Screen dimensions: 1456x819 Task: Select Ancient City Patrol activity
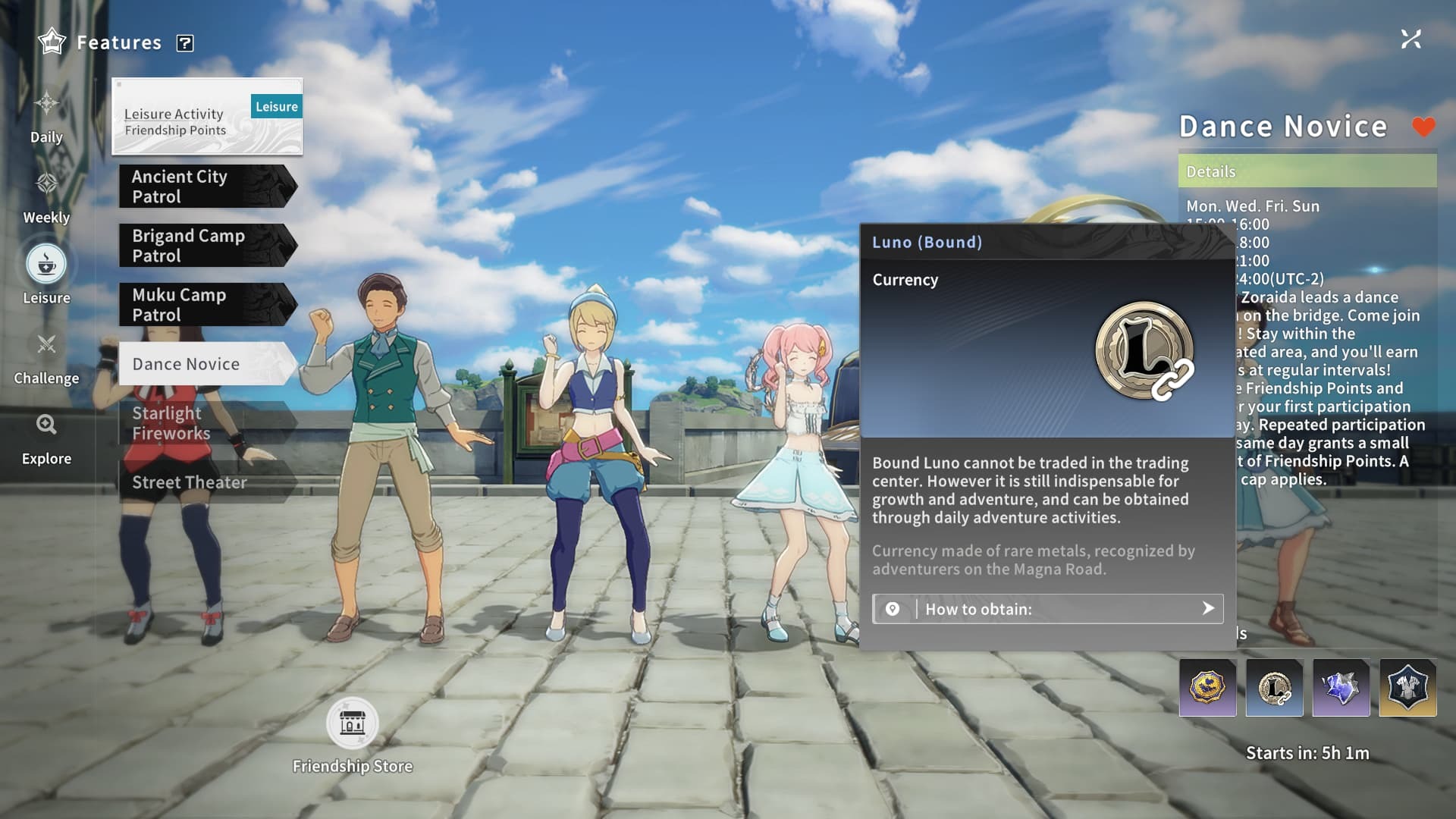click(x=206, y=187)
